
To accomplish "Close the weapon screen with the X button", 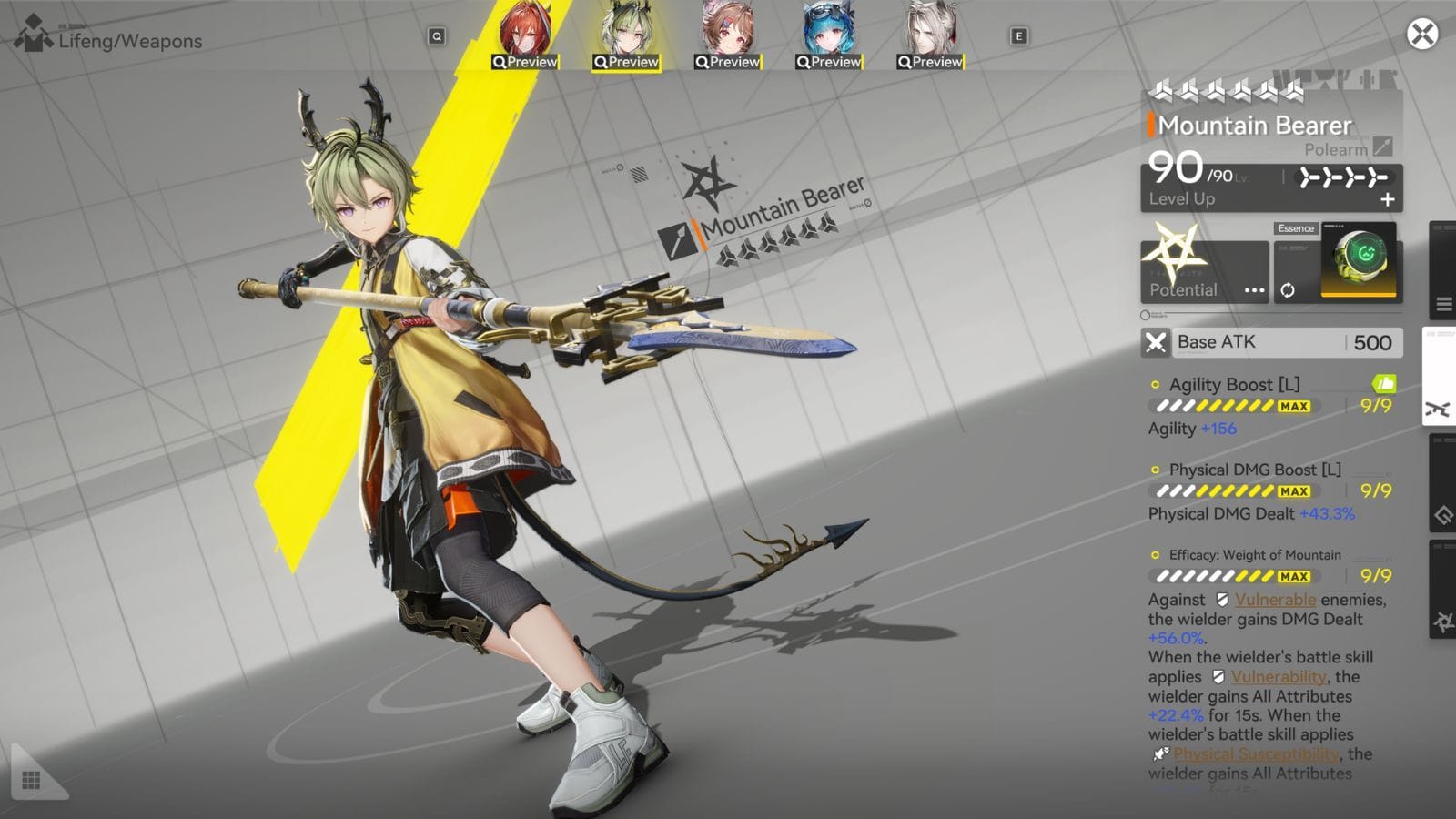I will pyautogui.click(x=1422, y=35).
